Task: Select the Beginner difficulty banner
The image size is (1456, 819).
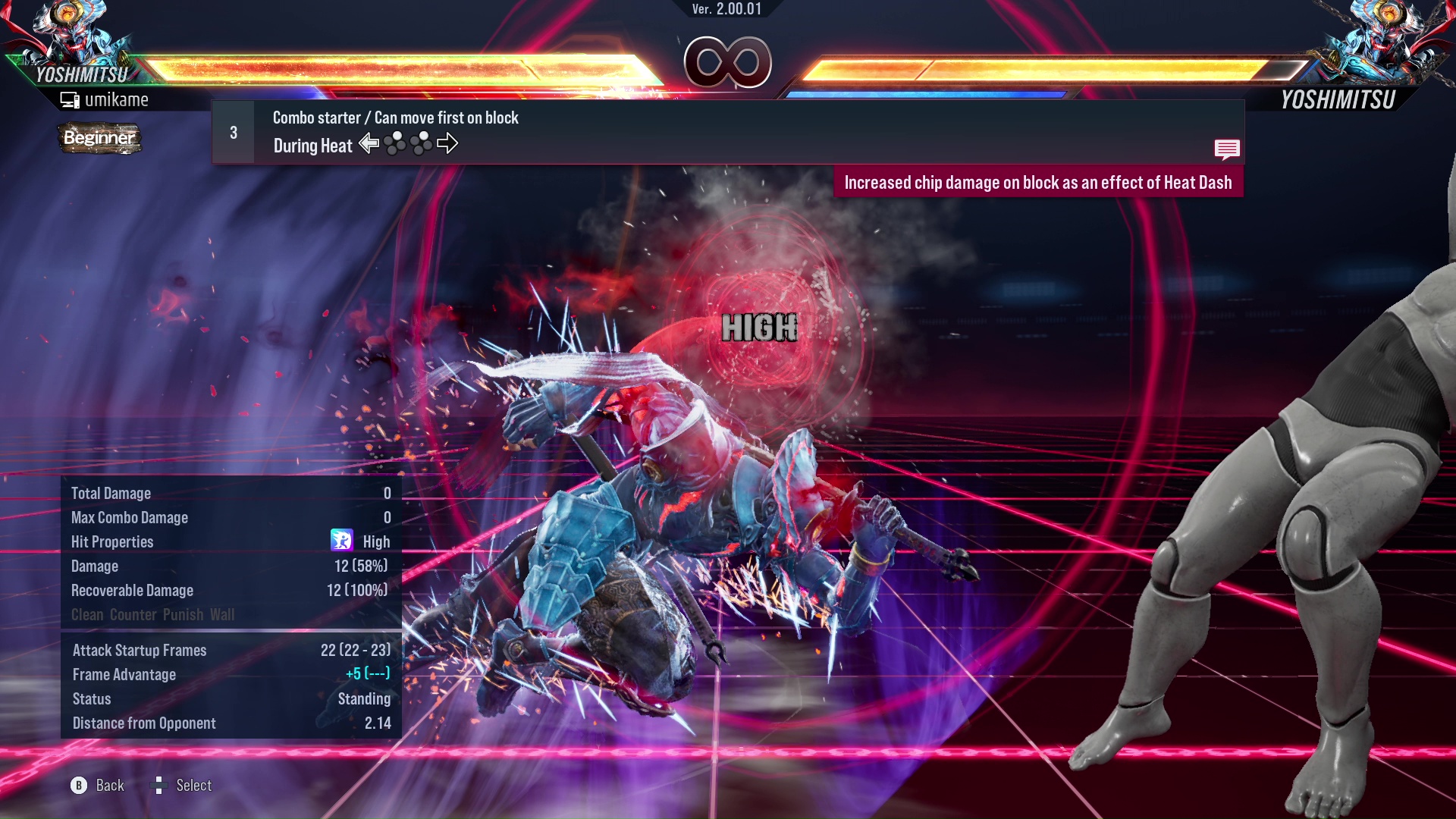Action: 99,138
